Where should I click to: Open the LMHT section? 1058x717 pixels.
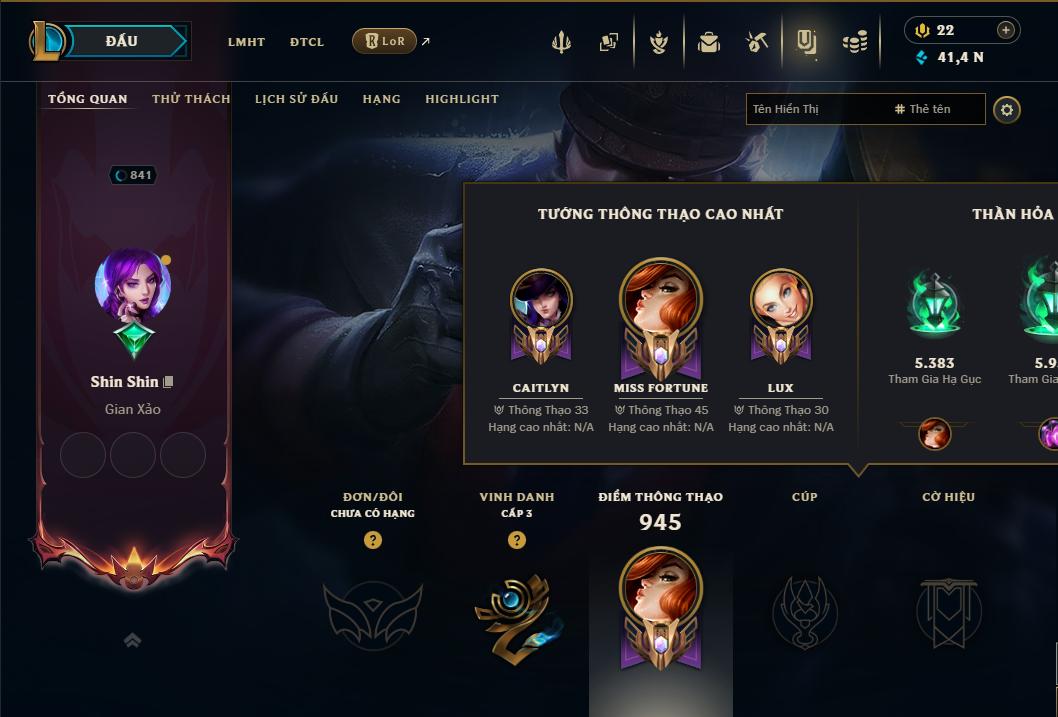pyautogui.click(x=246, y=42)
